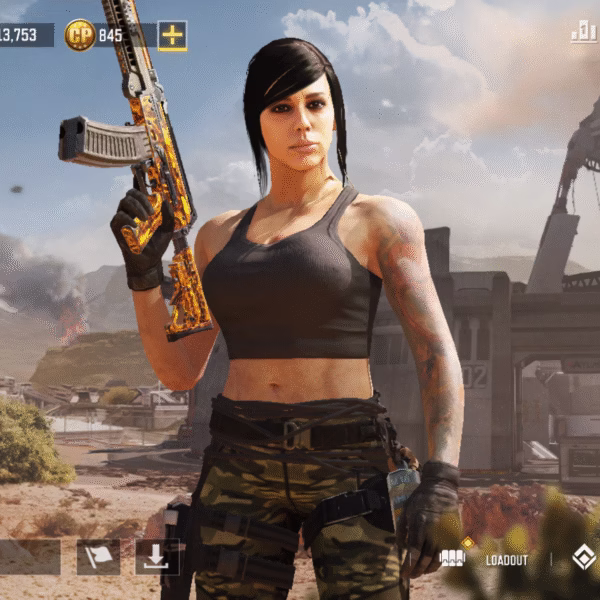
Task: Open the leaderboard bar-chart icon
Action: coord(583,33)
